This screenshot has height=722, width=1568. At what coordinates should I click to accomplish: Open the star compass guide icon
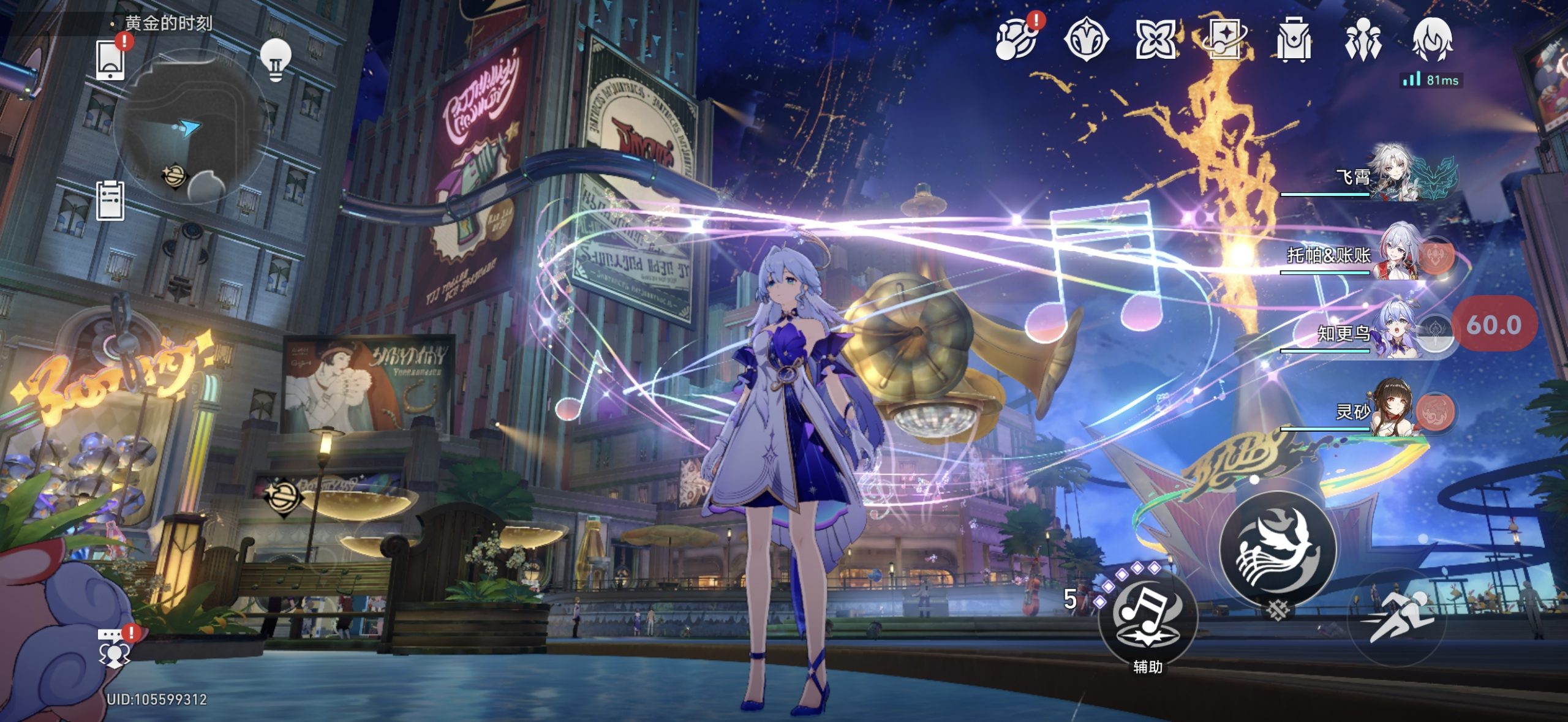tap(1086, 40)
